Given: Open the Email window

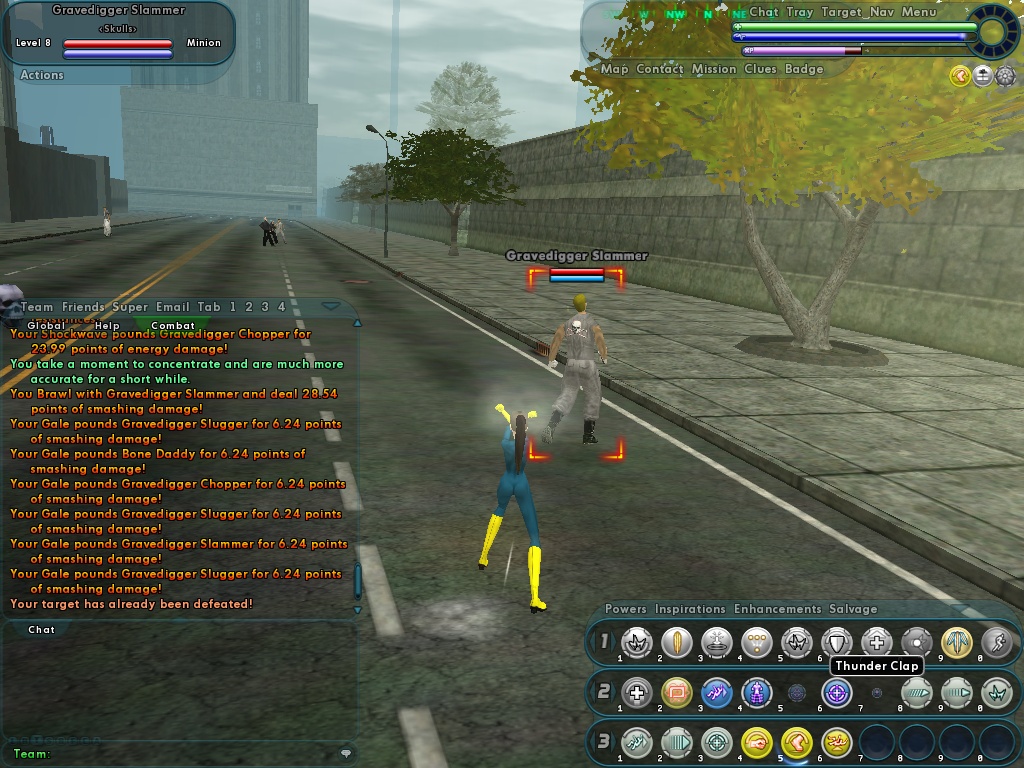Looking at the screenshot, I should (x=173, y=307).
